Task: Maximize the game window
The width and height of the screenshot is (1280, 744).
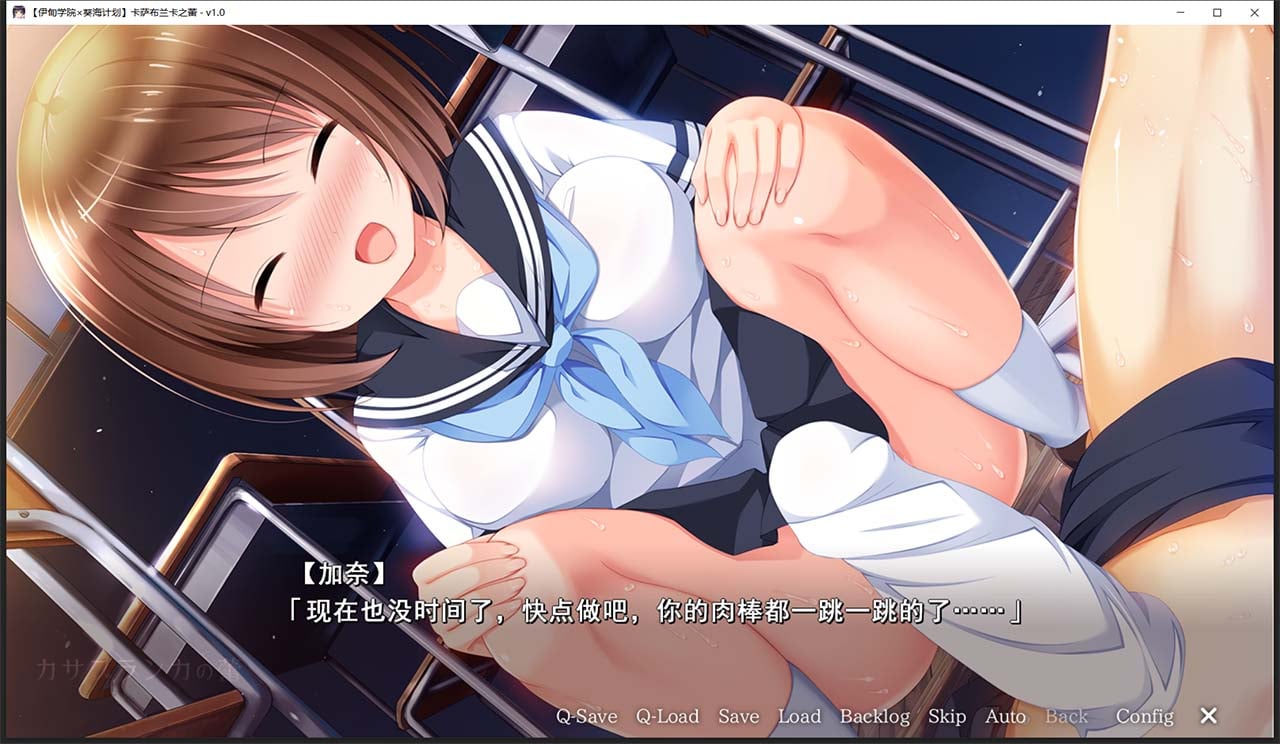Action: point(1219,12)
